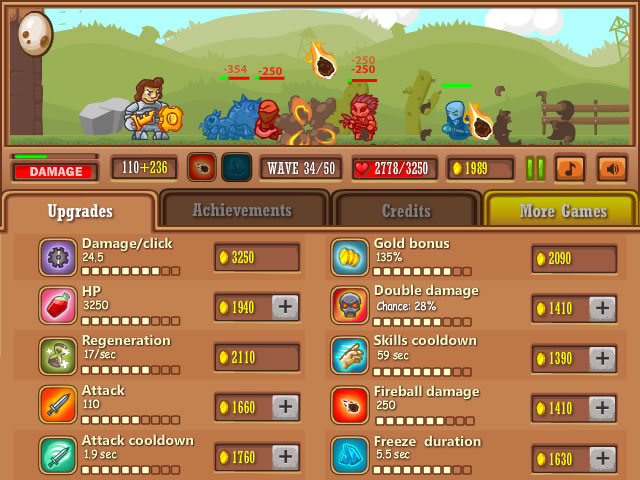Pause the game with the green button
Screen dimensions: 640x480
[x=535, y=168]
